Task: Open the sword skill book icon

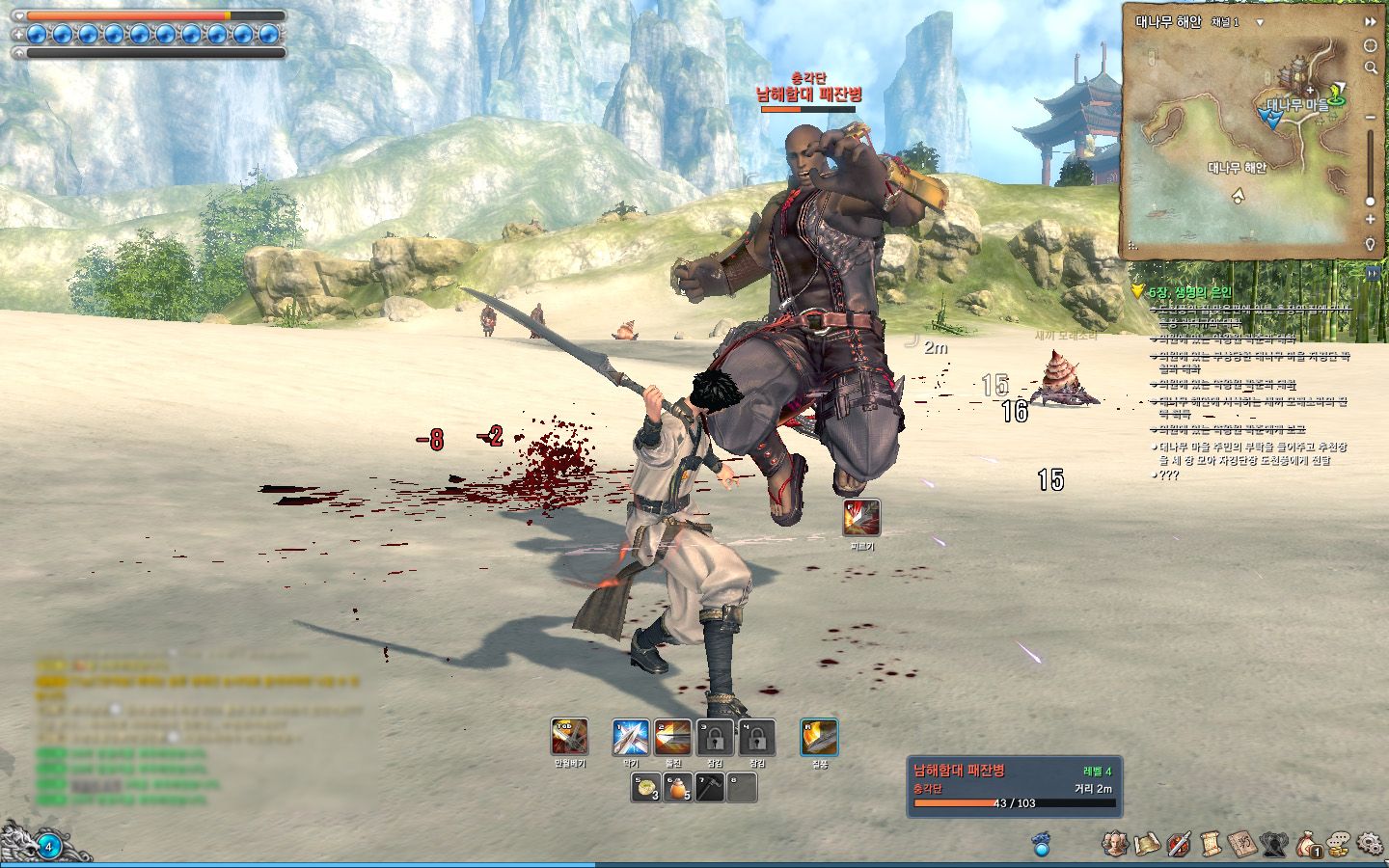Action: pos(1179,844)
